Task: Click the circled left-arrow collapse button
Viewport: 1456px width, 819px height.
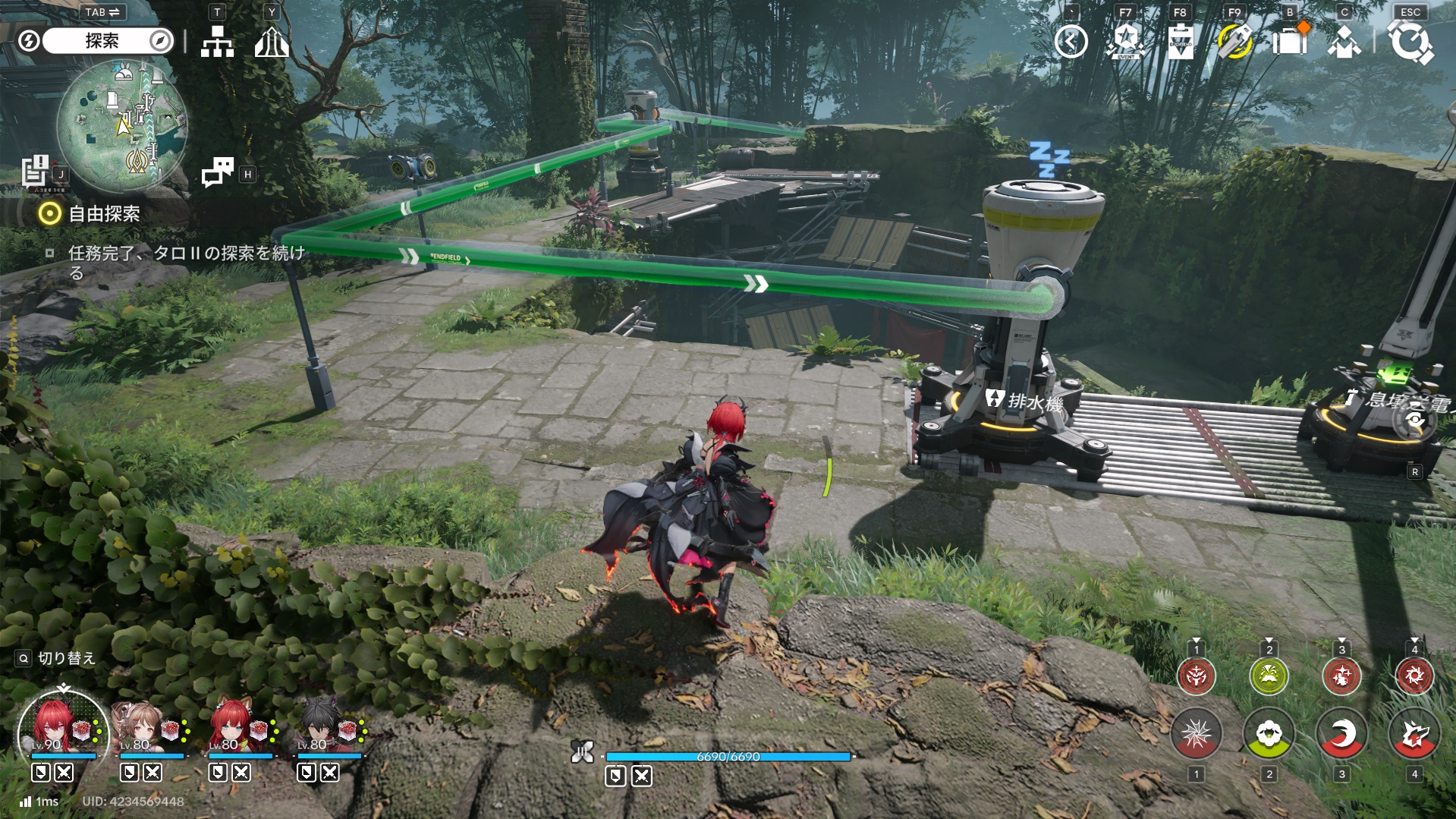Action: click(x=1071, y=42)
